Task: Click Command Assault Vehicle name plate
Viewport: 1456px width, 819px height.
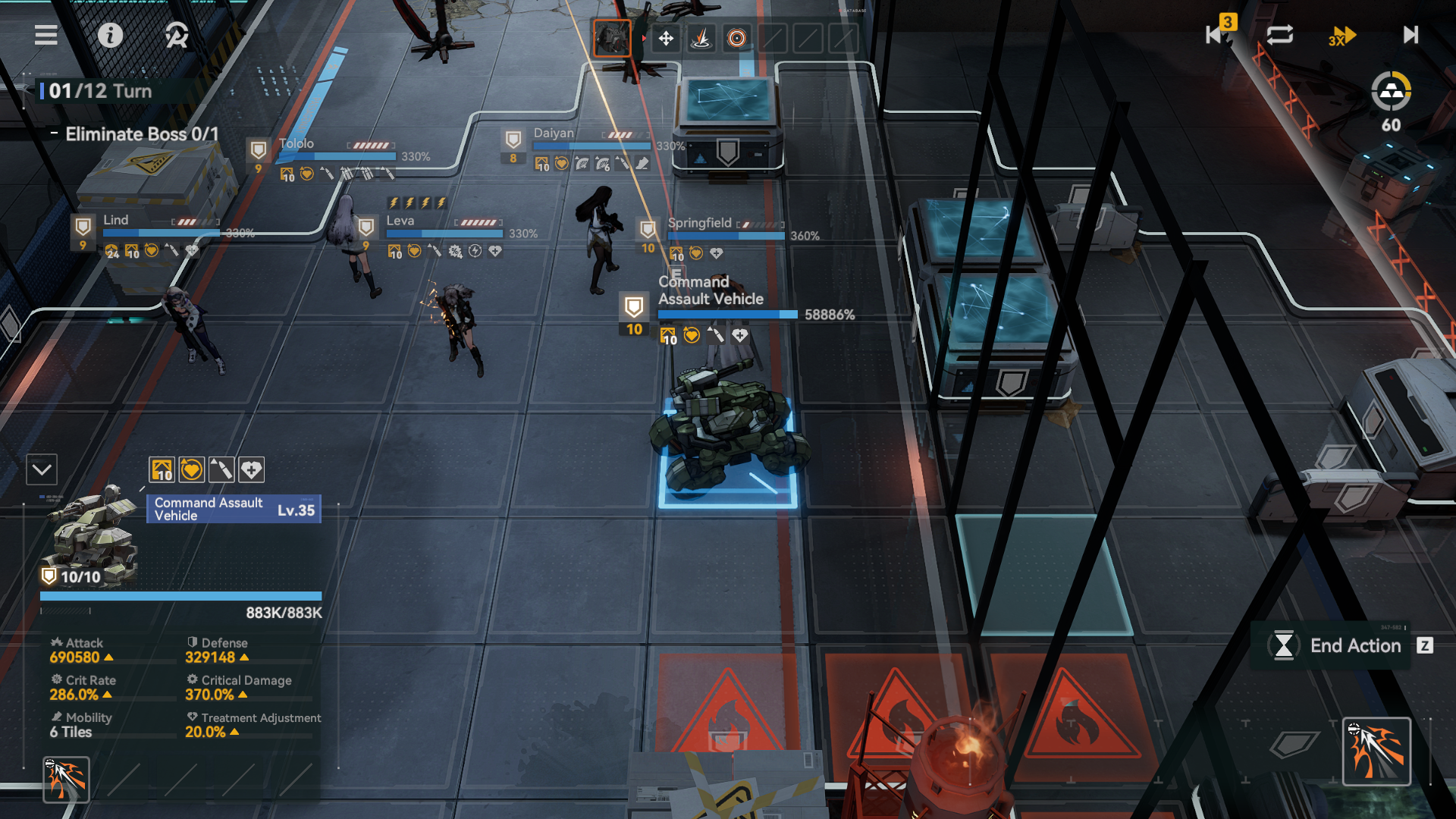Action: coord(234,509)
